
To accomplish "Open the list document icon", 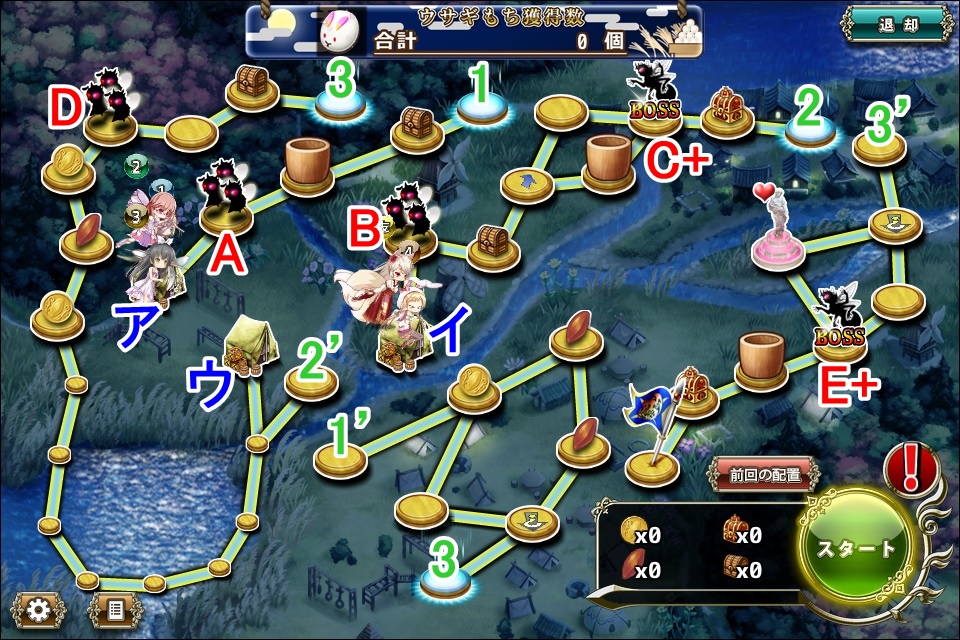I will tap(114, 608).
